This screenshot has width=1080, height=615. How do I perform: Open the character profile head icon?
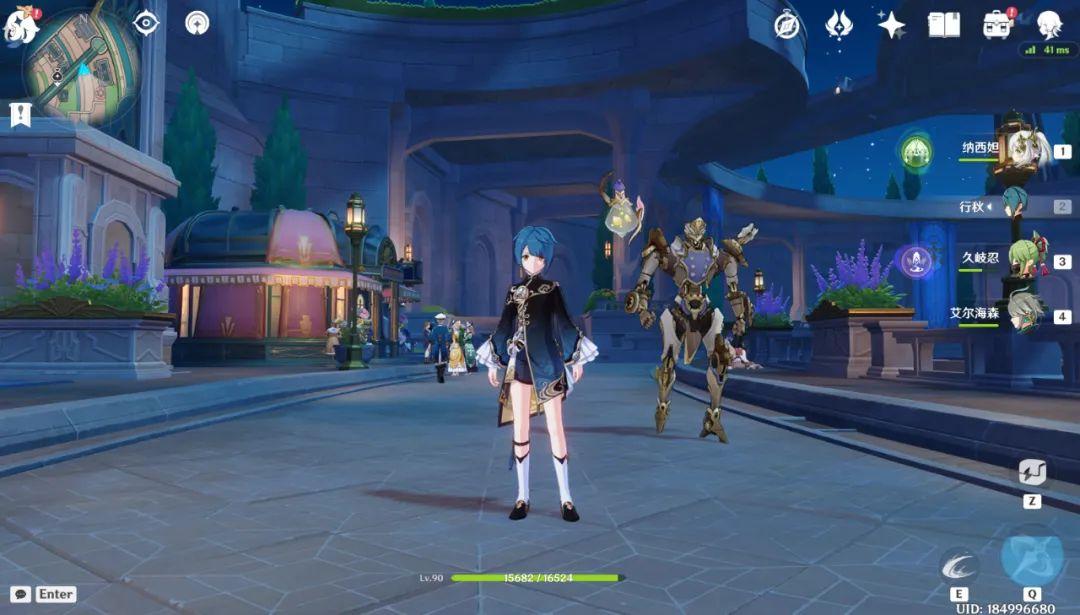pos(1049,25)
